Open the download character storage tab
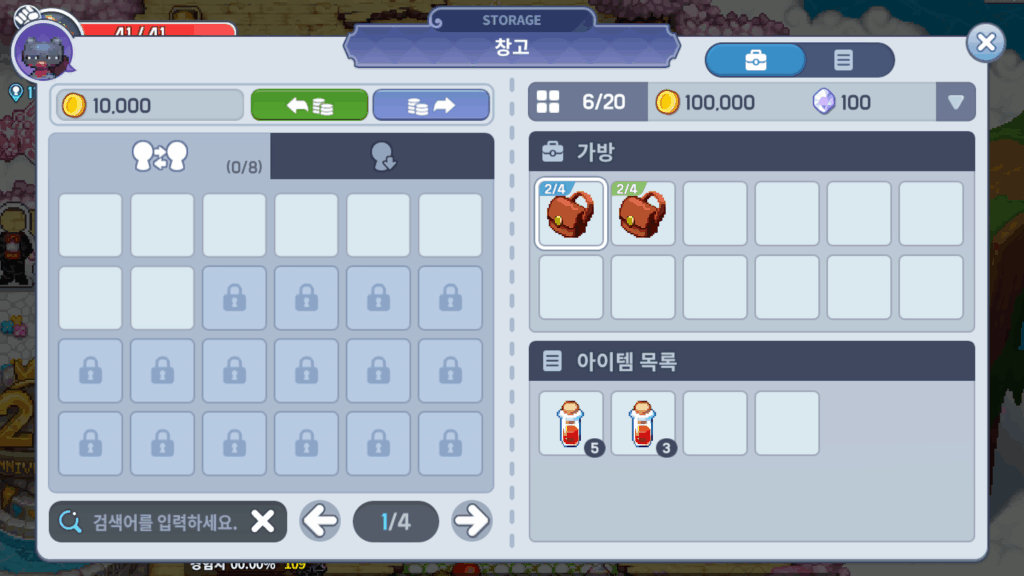Image resolution: width=1024 pixels, height=576 pixels. pos(382,157)
